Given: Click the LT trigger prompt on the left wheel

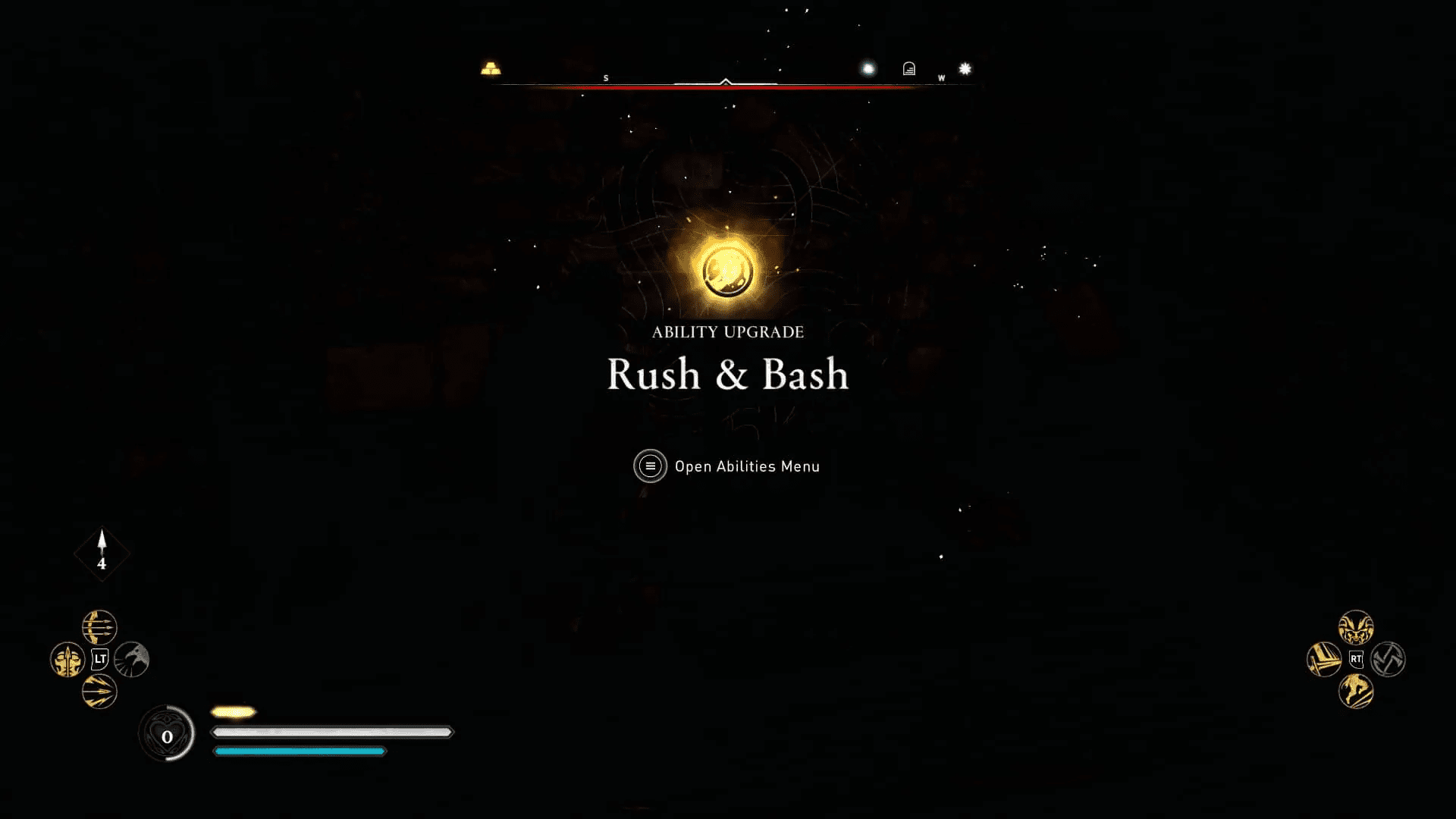Looking at the screenshot, I should click(100, 658).
